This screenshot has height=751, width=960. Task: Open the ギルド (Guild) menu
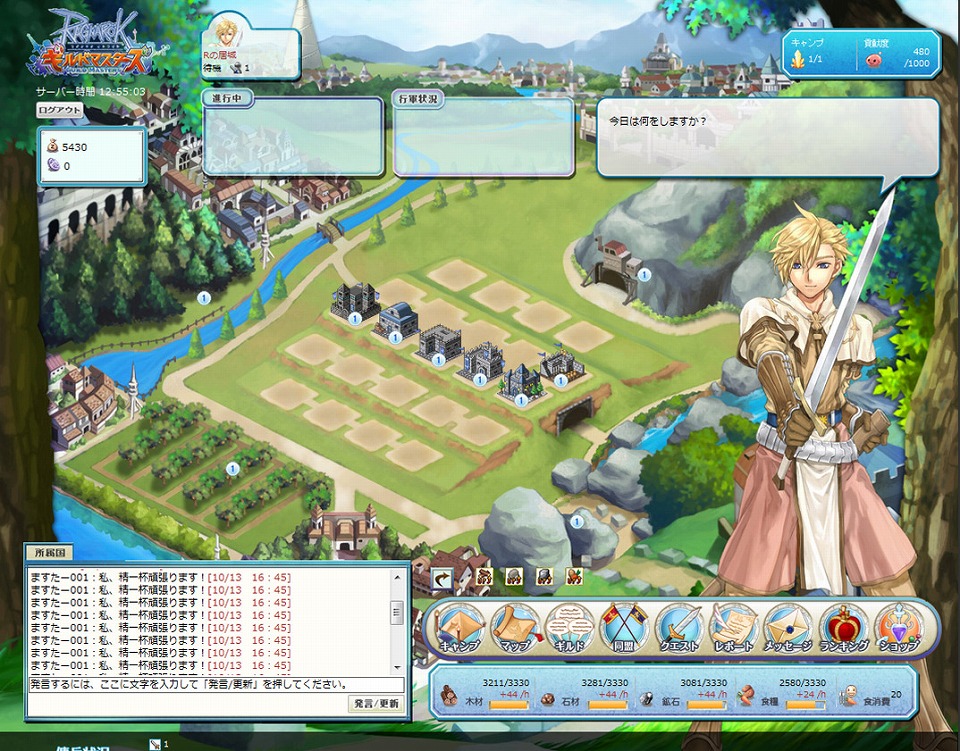[x=569, y=629]
